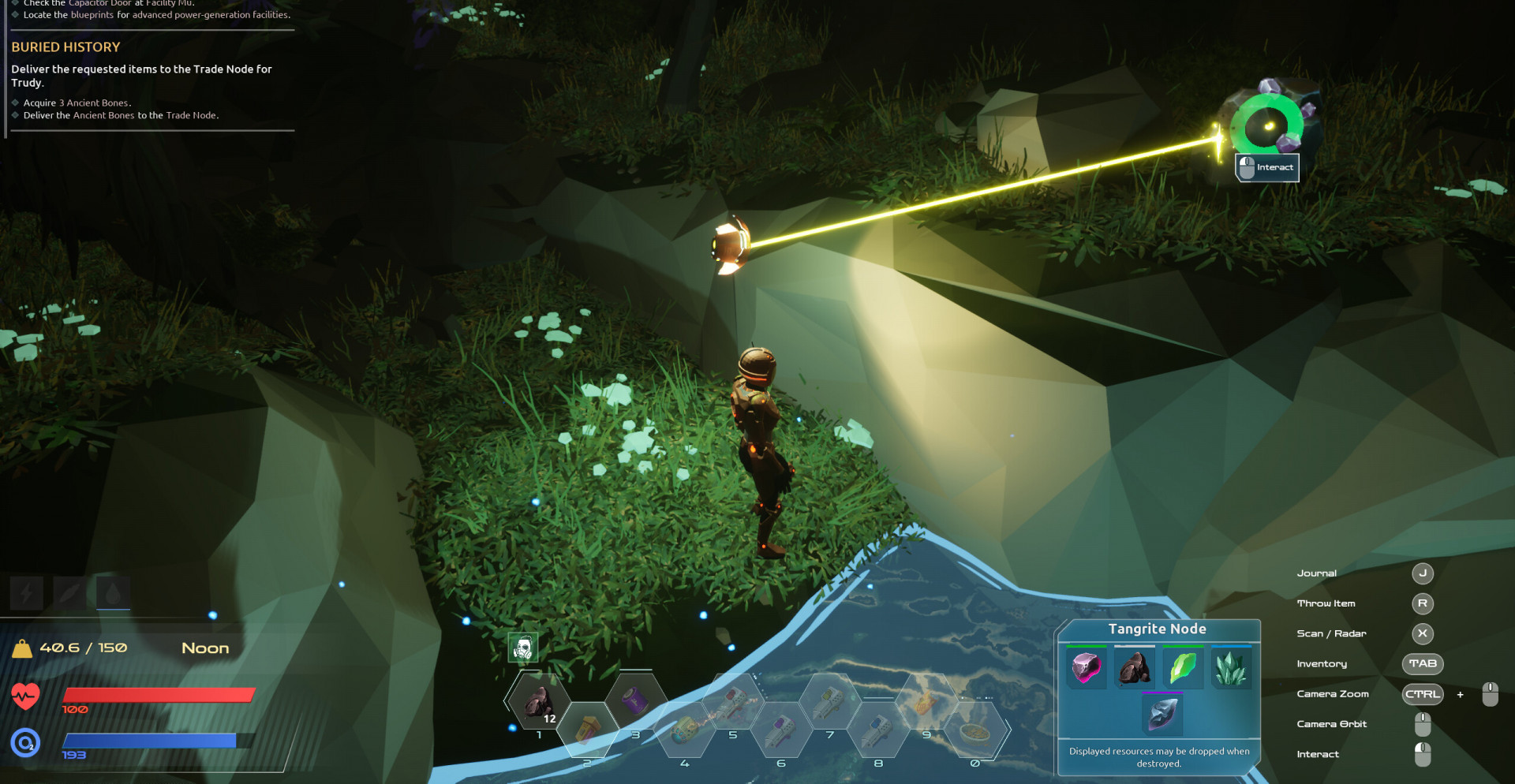This screenshot has height=784, width=1515.
Task: Select the food bowl in hotbar slot 0
Action: pyautogui.click(x=975, y=731)
